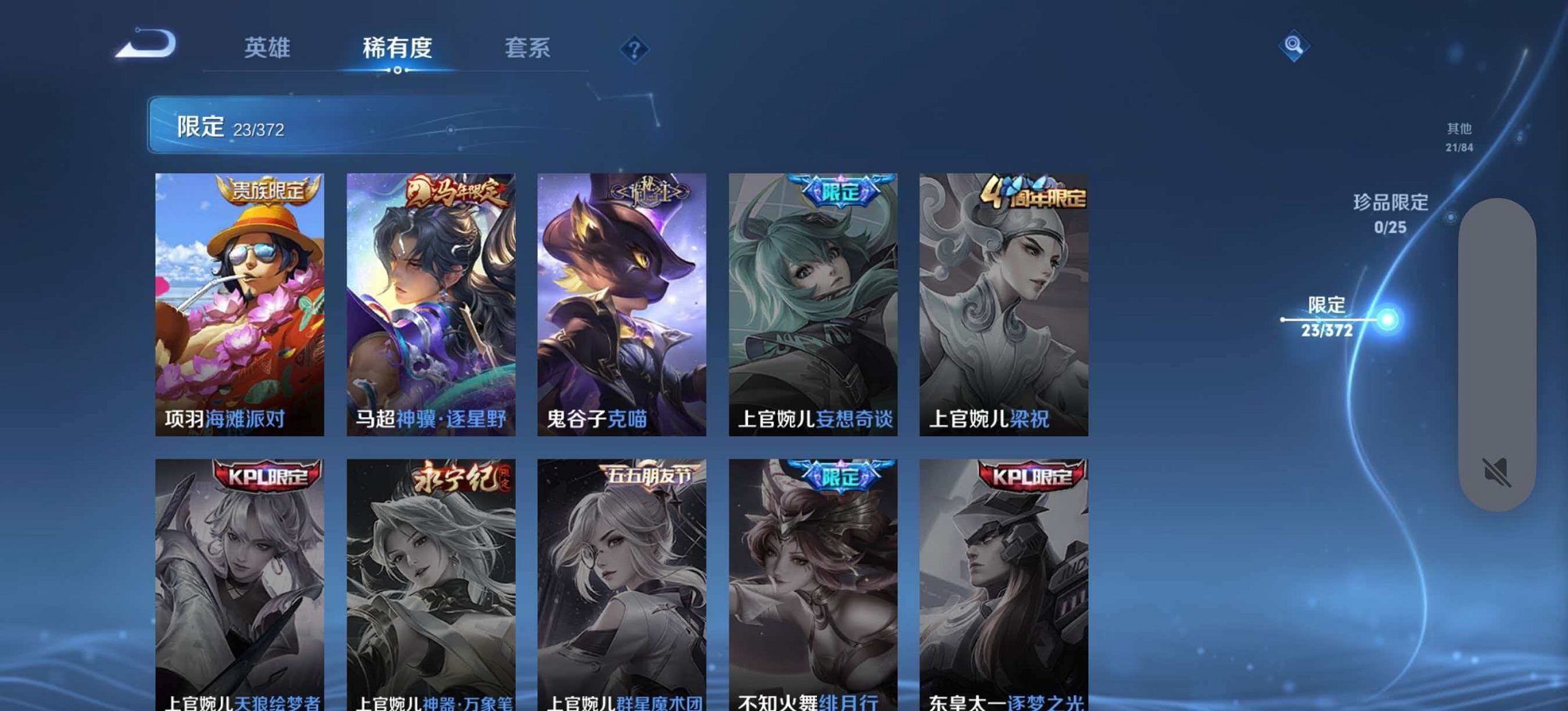Viewport: 1568px width, 711px height.
Task: Switch to the 英雄 tab
Action: point(269,48)
